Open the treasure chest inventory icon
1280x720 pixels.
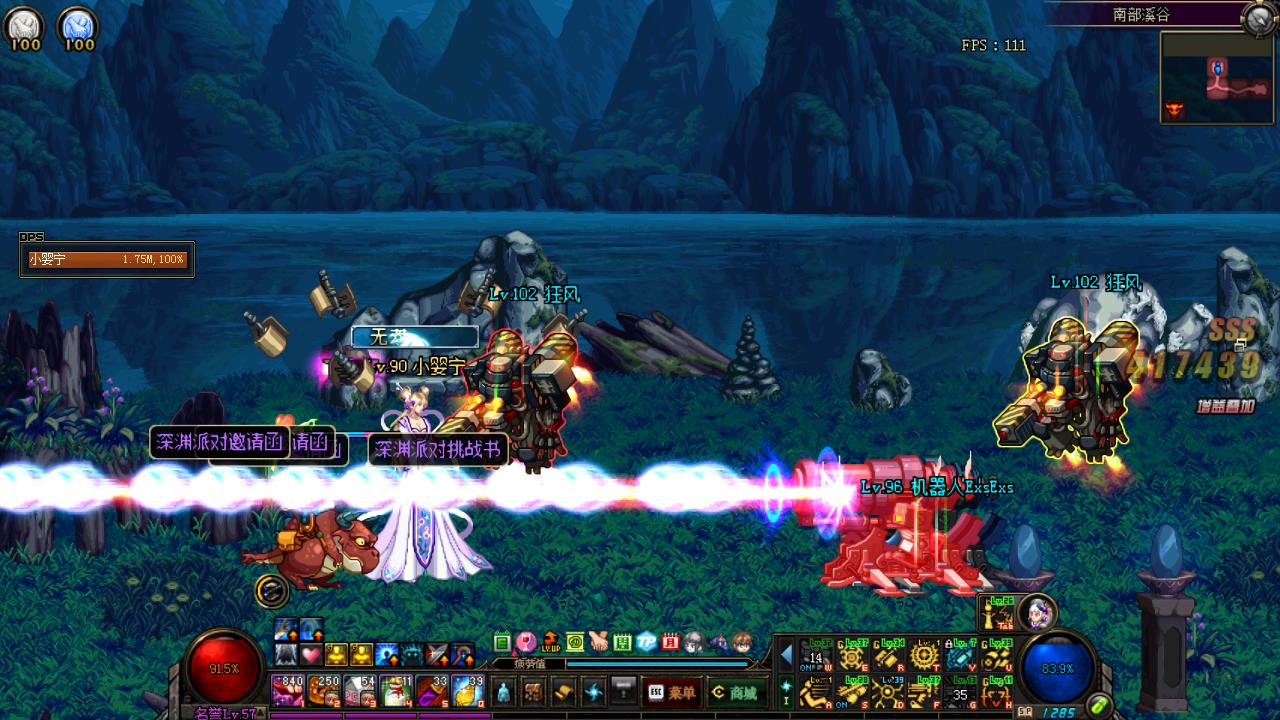[x=534, y=691]
